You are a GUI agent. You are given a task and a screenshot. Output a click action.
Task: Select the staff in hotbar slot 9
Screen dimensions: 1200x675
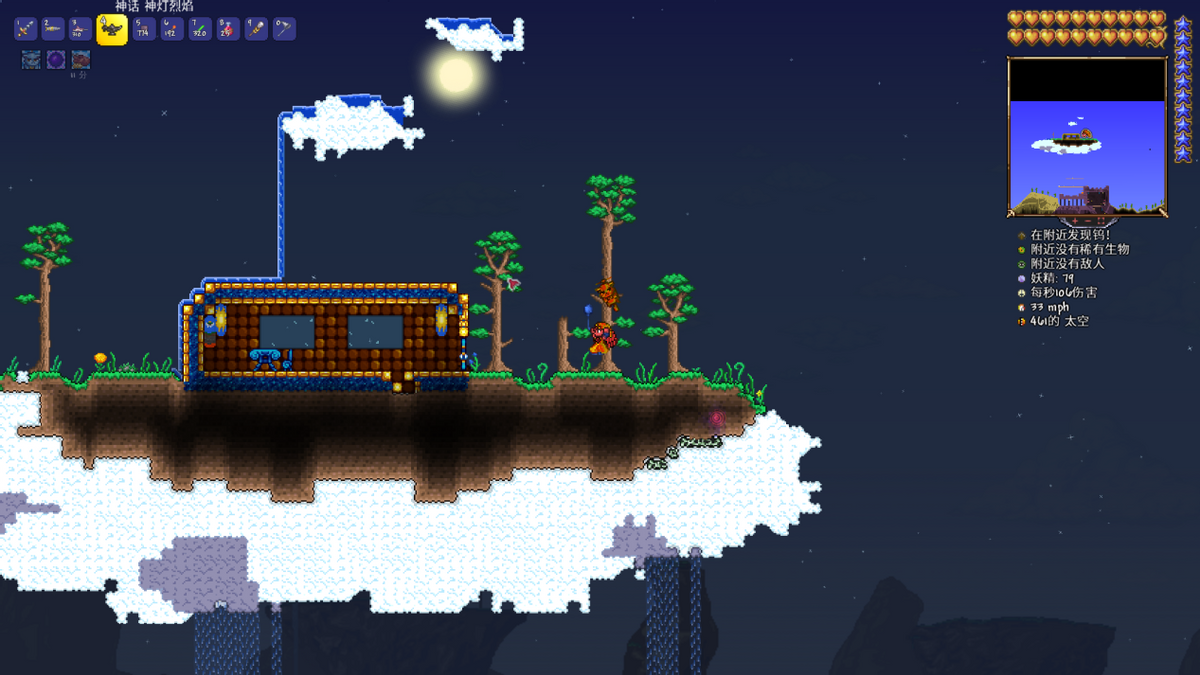pos(256,29)
